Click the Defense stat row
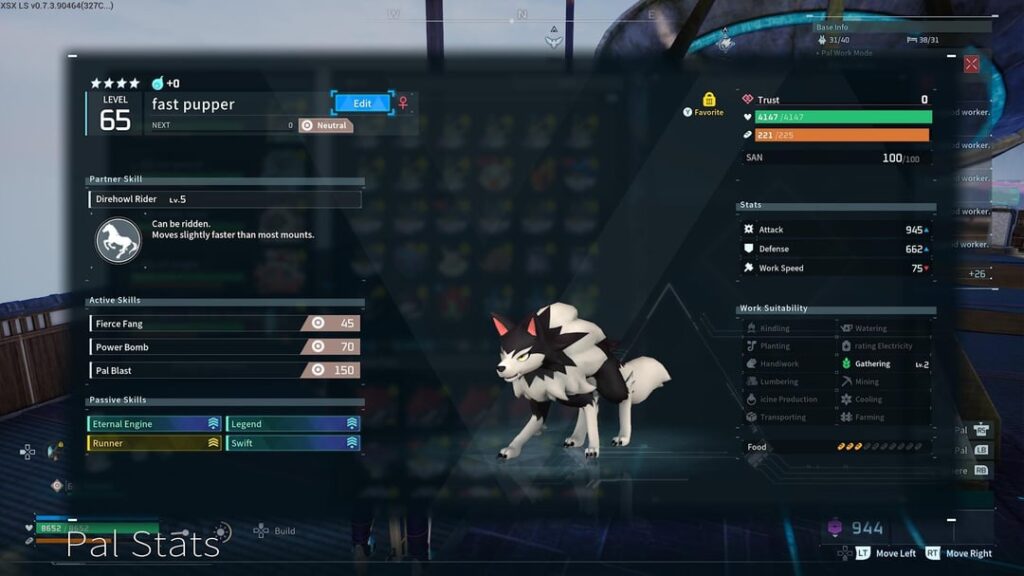 click(836, 249)
